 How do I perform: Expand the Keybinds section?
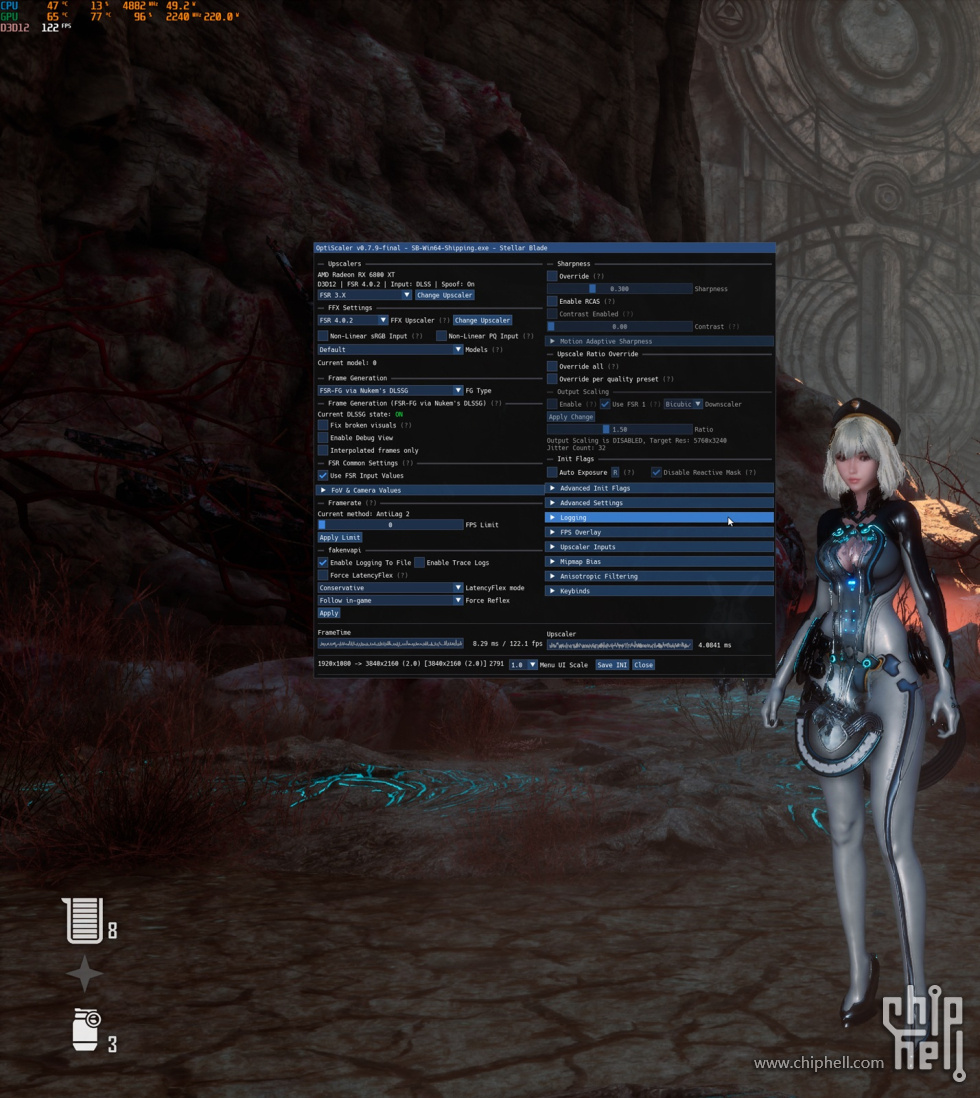click(x=660, y=591)
